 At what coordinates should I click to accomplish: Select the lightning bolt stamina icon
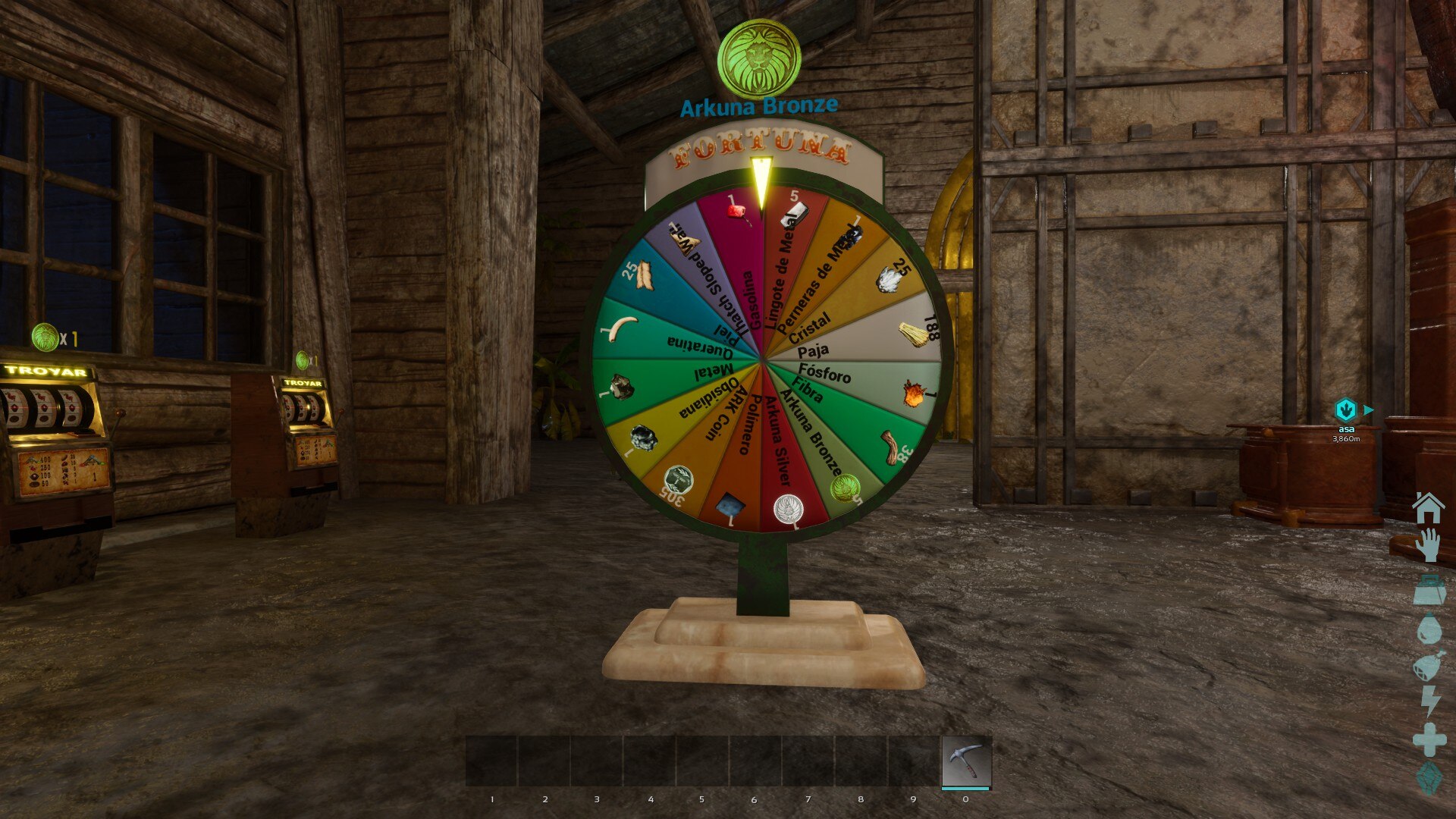(1430, 701)
